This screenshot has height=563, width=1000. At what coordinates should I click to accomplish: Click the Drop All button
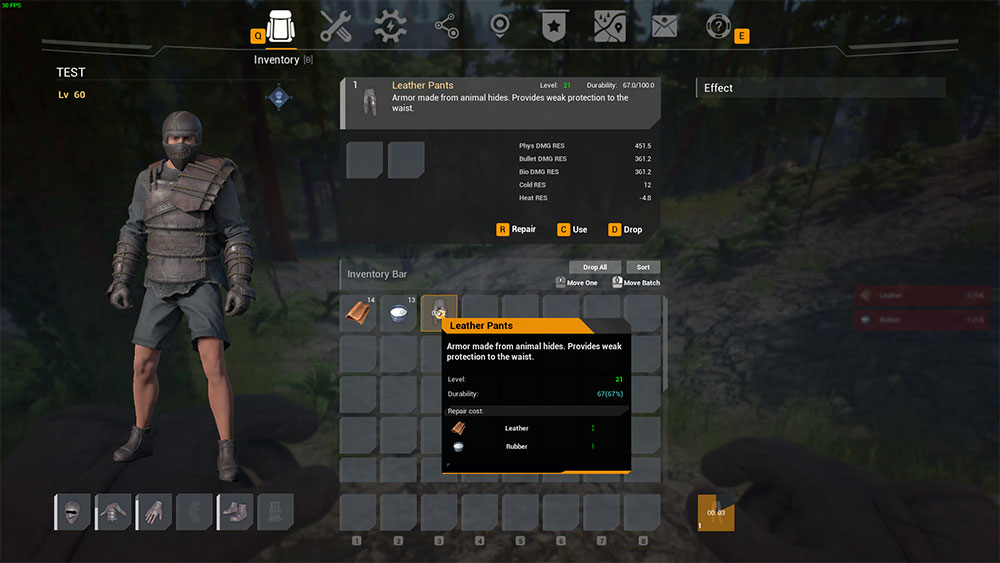pyautogui.click(x=596, y=267)
